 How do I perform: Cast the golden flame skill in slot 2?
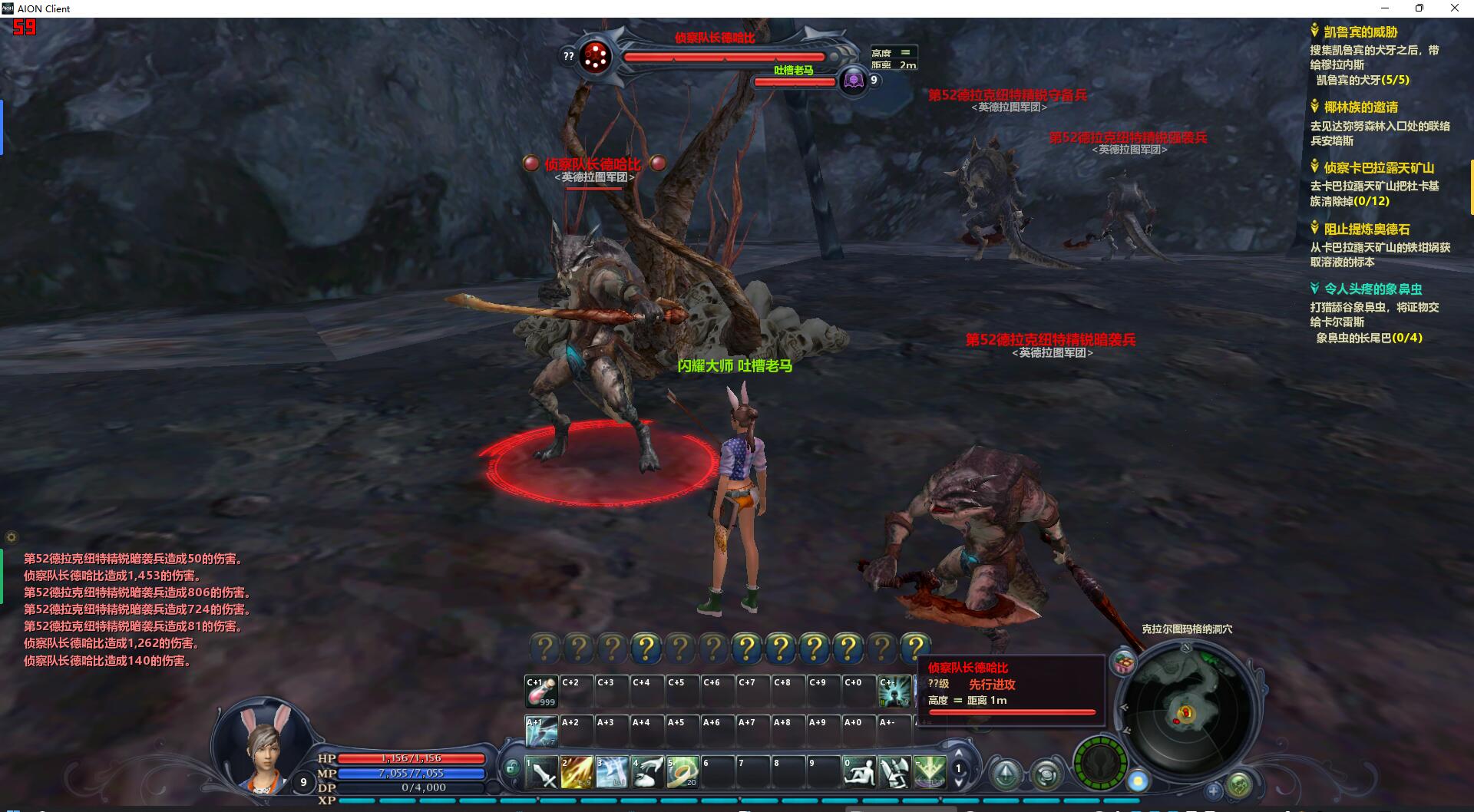click(577, 772)
